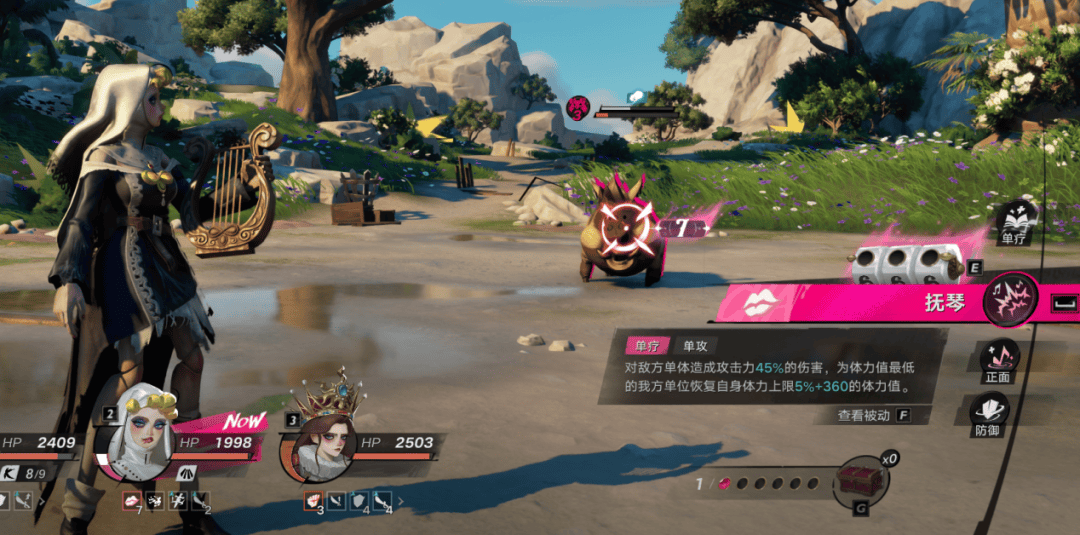1080x535 pixels.
Task: Switch to the 单疗 description tab
Action: 647,346
